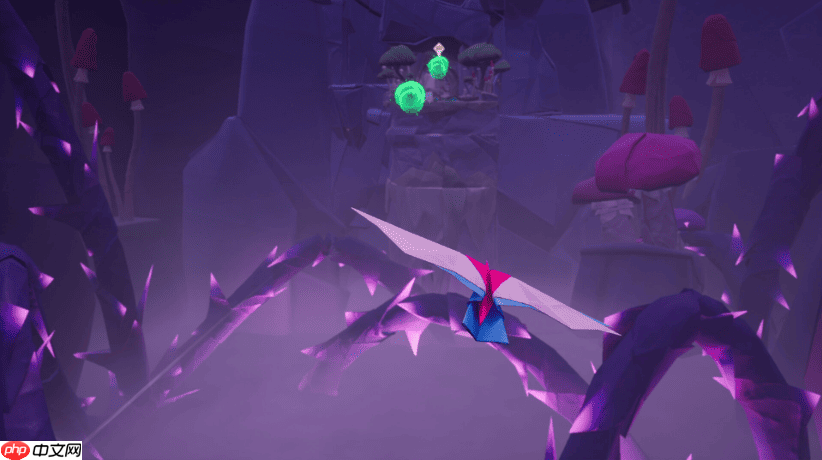Click the red php watermark logo
The height and width of the screenshot is (460, 822).
pyautogui.click(x=16, y=450)
